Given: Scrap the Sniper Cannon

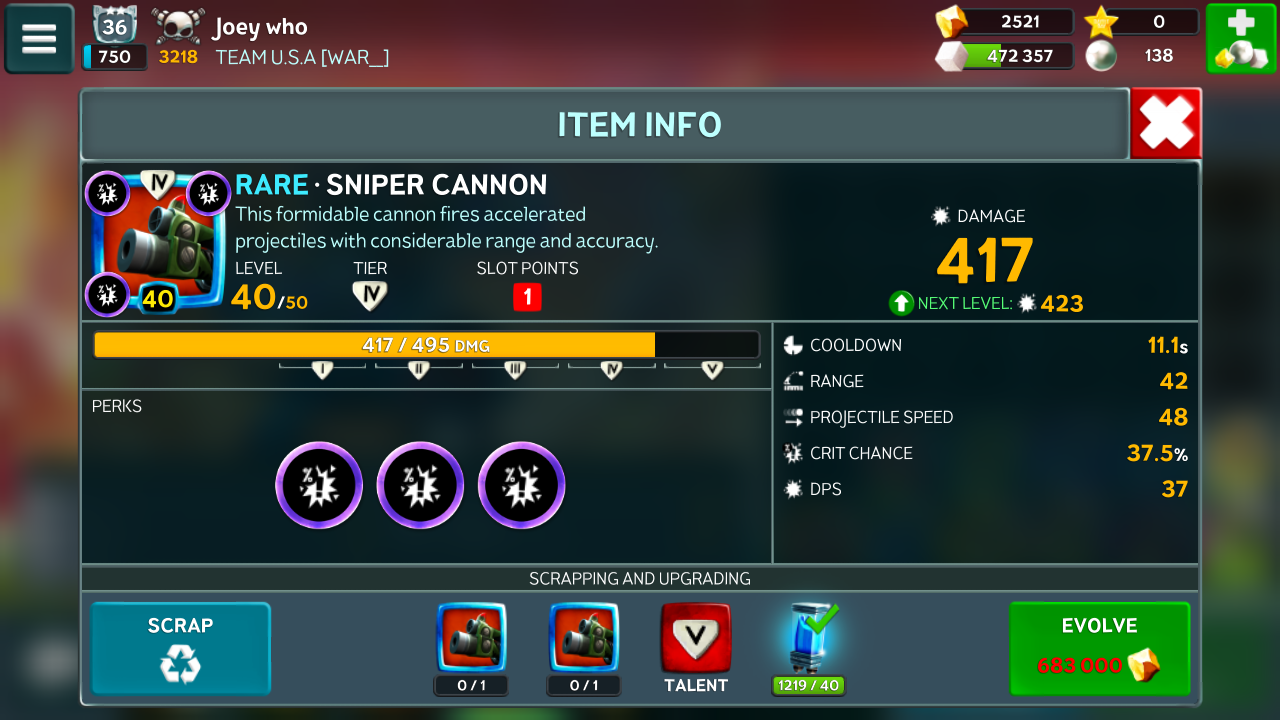Looking at the screenshot, I should coord(181,648).
